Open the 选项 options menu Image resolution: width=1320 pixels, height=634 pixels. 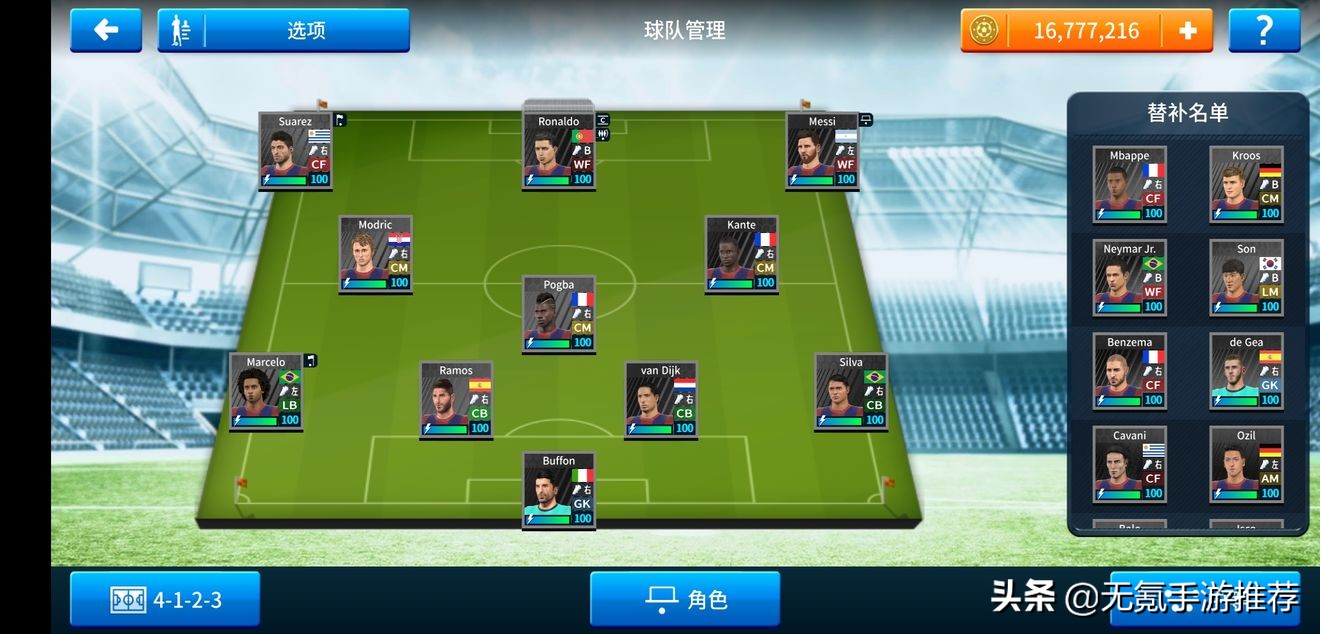point(284,30)
